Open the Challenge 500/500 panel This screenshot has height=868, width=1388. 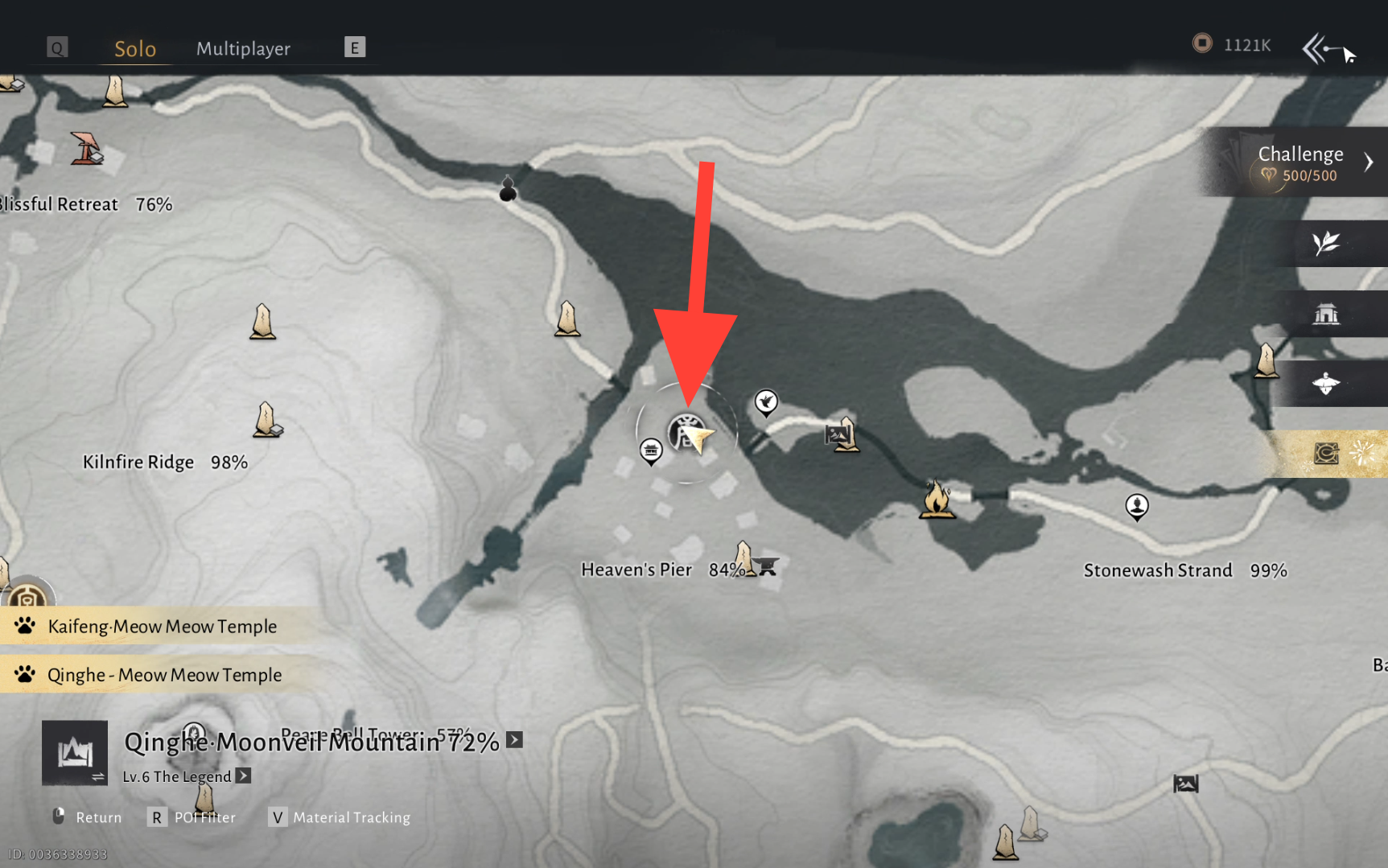[x=1299, y=162]
